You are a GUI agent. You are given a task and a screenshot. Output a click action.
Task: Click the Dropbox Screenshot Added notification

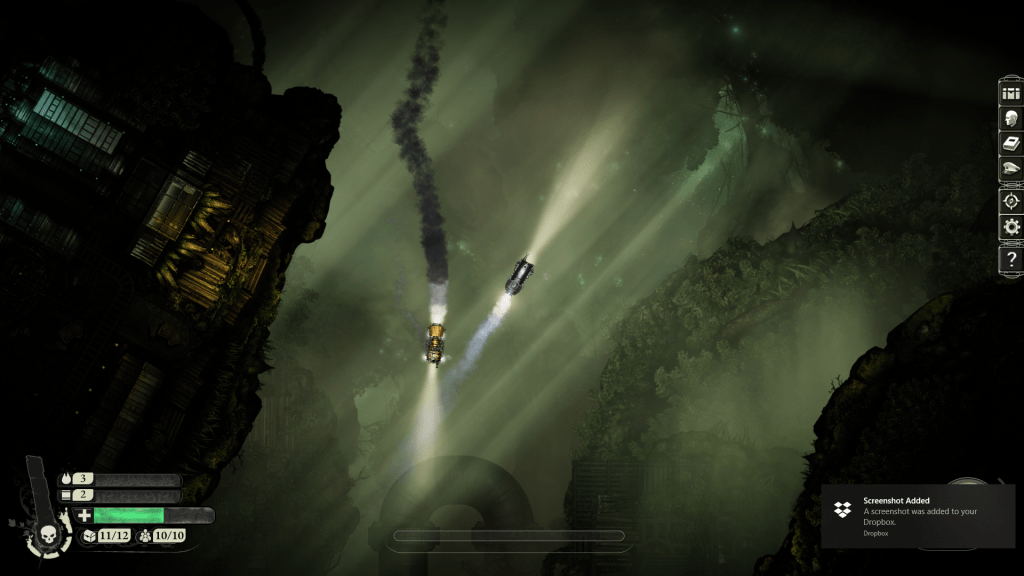click(917, 516)
